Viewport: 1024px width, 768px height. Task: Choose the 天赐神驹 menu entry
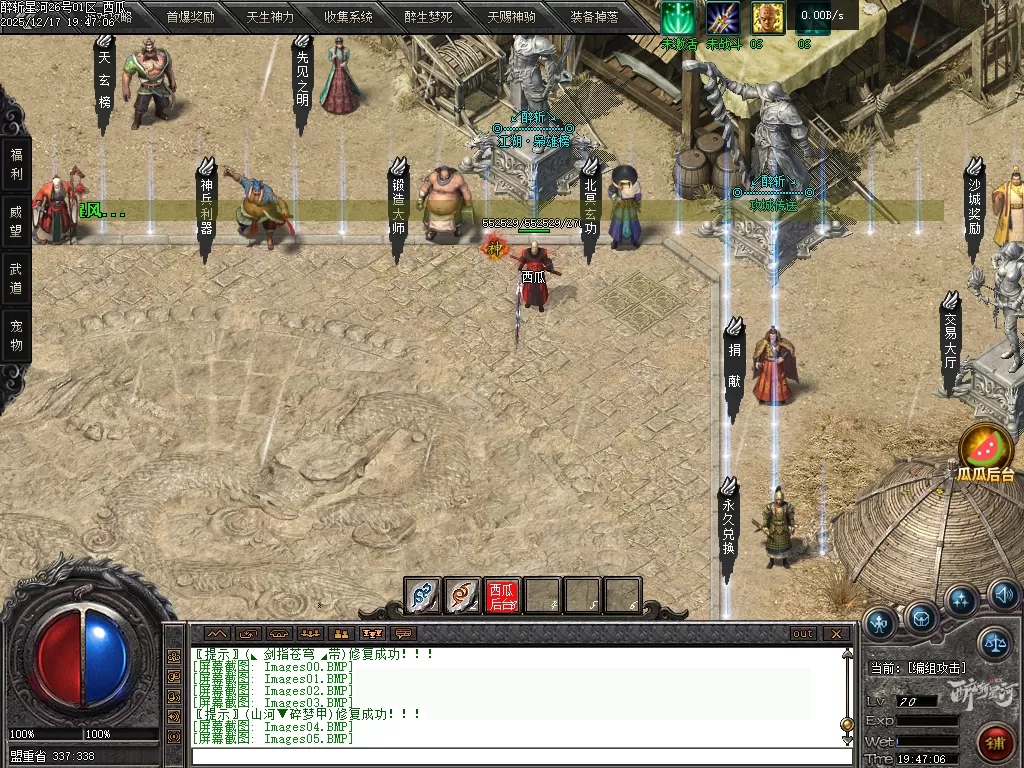tap(511, 17)
